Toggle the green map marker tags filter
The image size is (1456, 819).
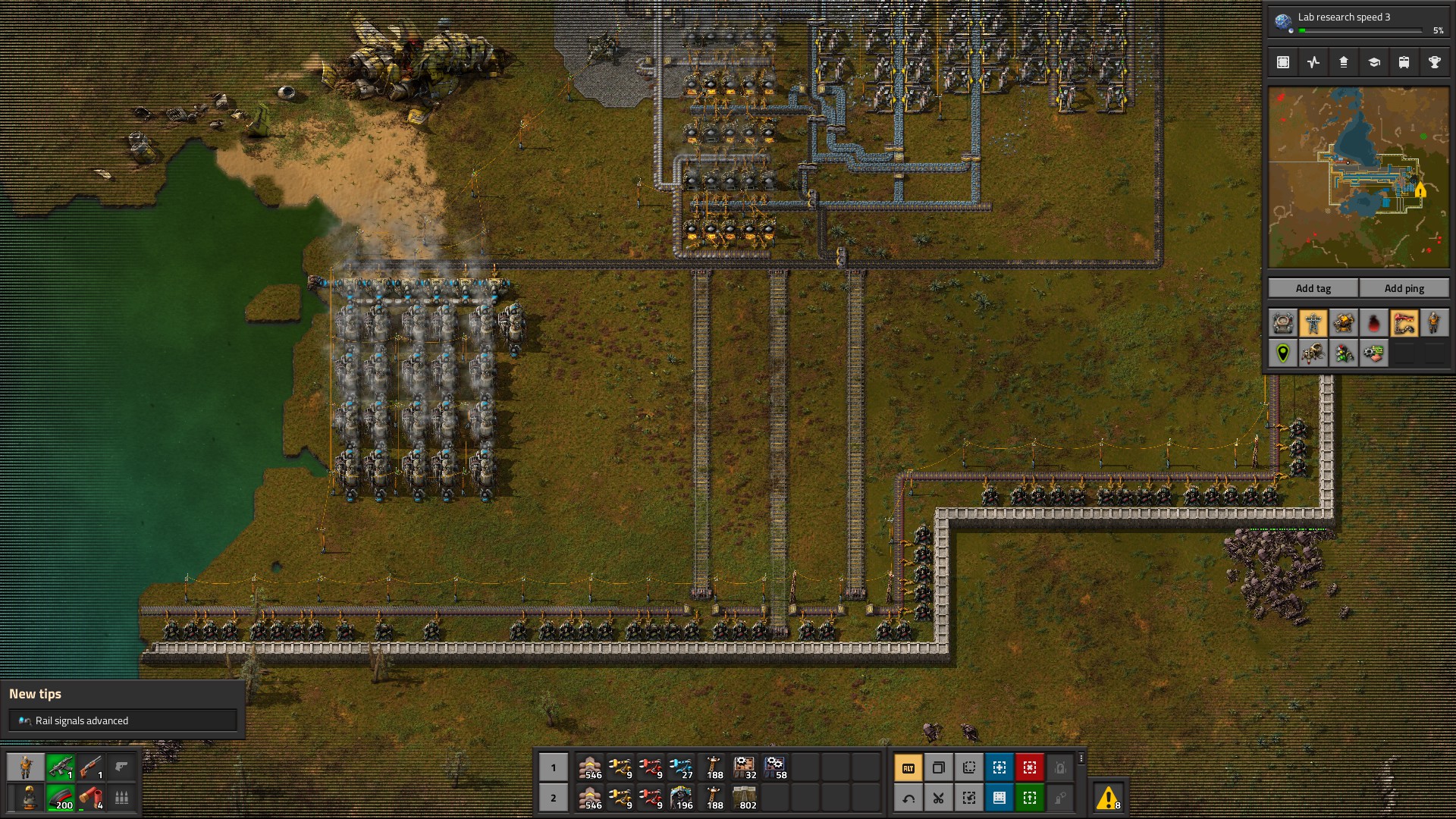point(1282,353)
